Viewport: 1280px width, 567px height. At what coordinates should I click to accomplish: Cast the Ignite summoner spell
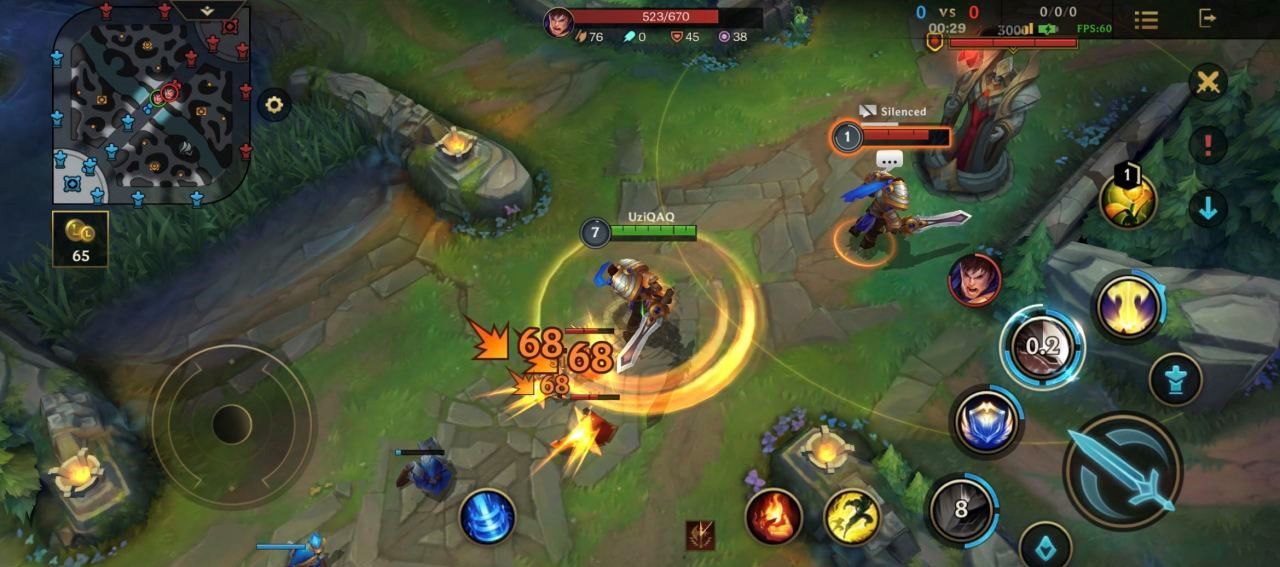point(773,517)
